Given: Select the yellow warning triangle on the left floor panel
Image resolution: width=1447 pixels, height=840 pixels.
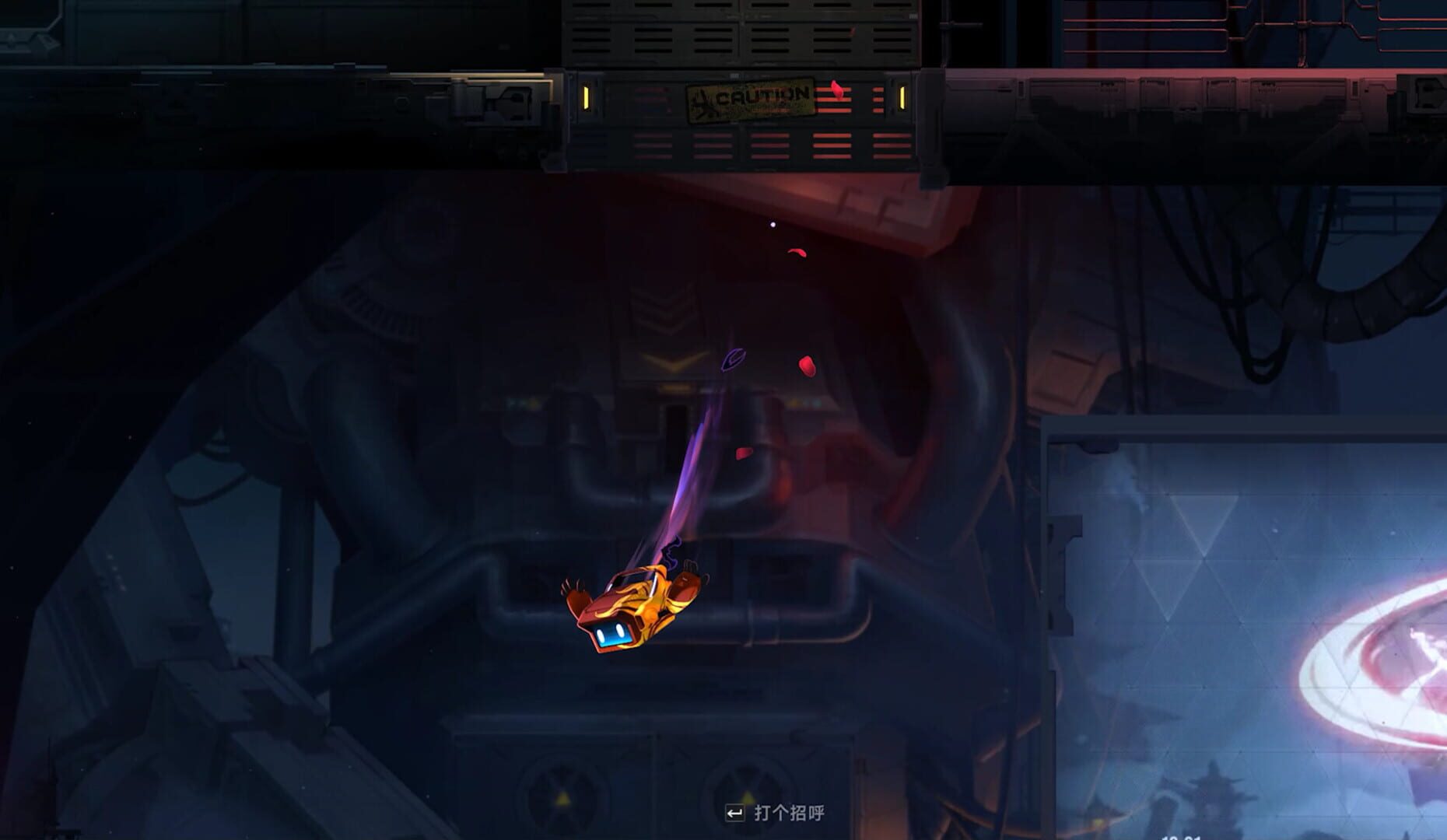Looking at the screenshot, I should click(562, 798).
